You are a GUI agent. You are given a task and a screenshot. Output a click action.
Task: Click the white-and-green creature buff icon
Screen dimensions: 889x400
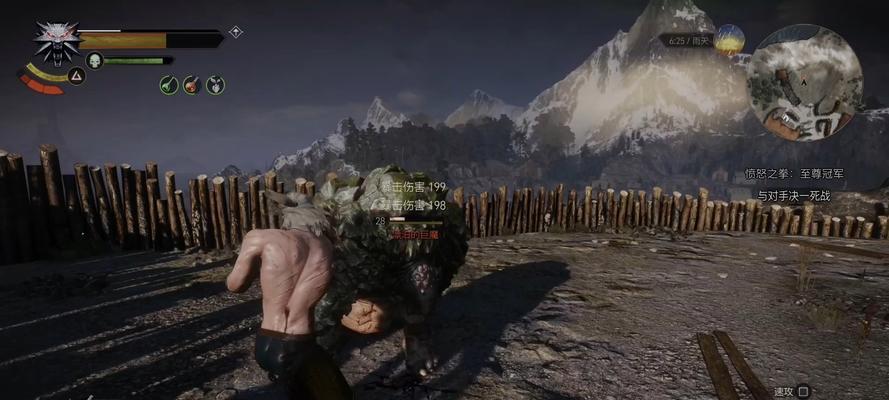click(215, 85)
